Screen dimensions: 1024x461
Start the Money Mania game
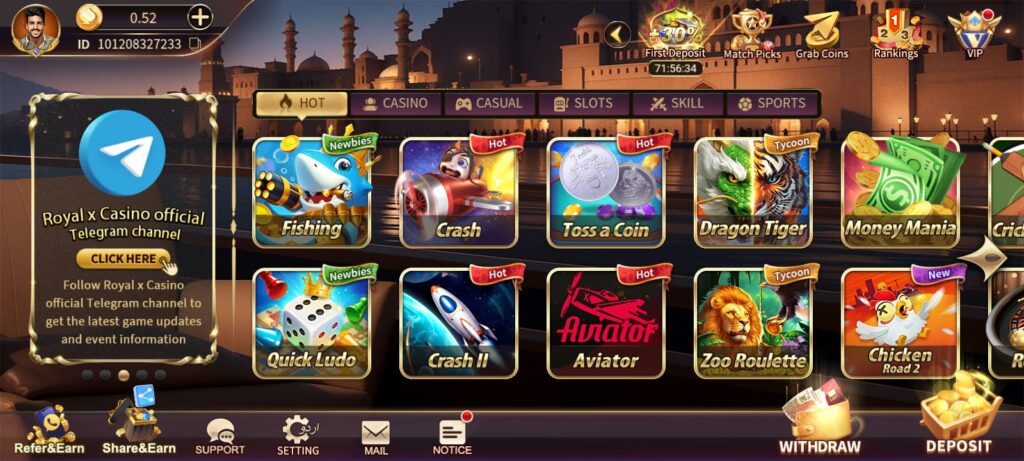pyautogui.click(x=900, y=193)
